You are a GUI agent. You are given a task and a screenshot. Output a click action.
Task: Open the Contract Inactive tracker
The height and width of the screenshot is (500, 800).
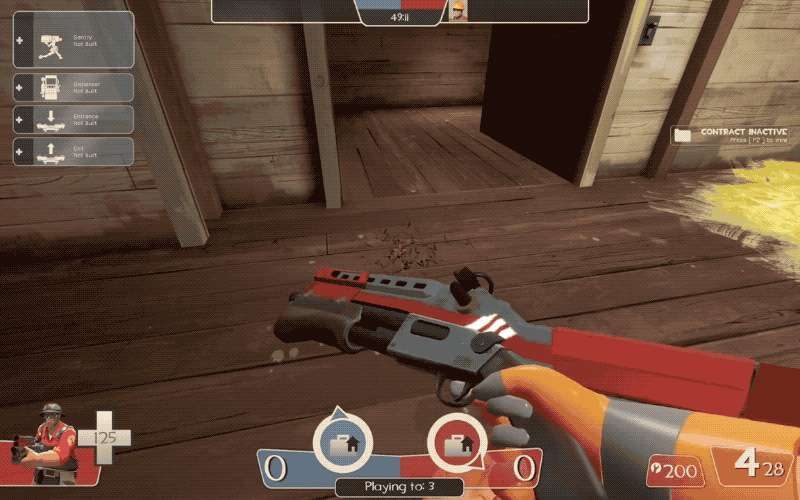coord(733,136)
